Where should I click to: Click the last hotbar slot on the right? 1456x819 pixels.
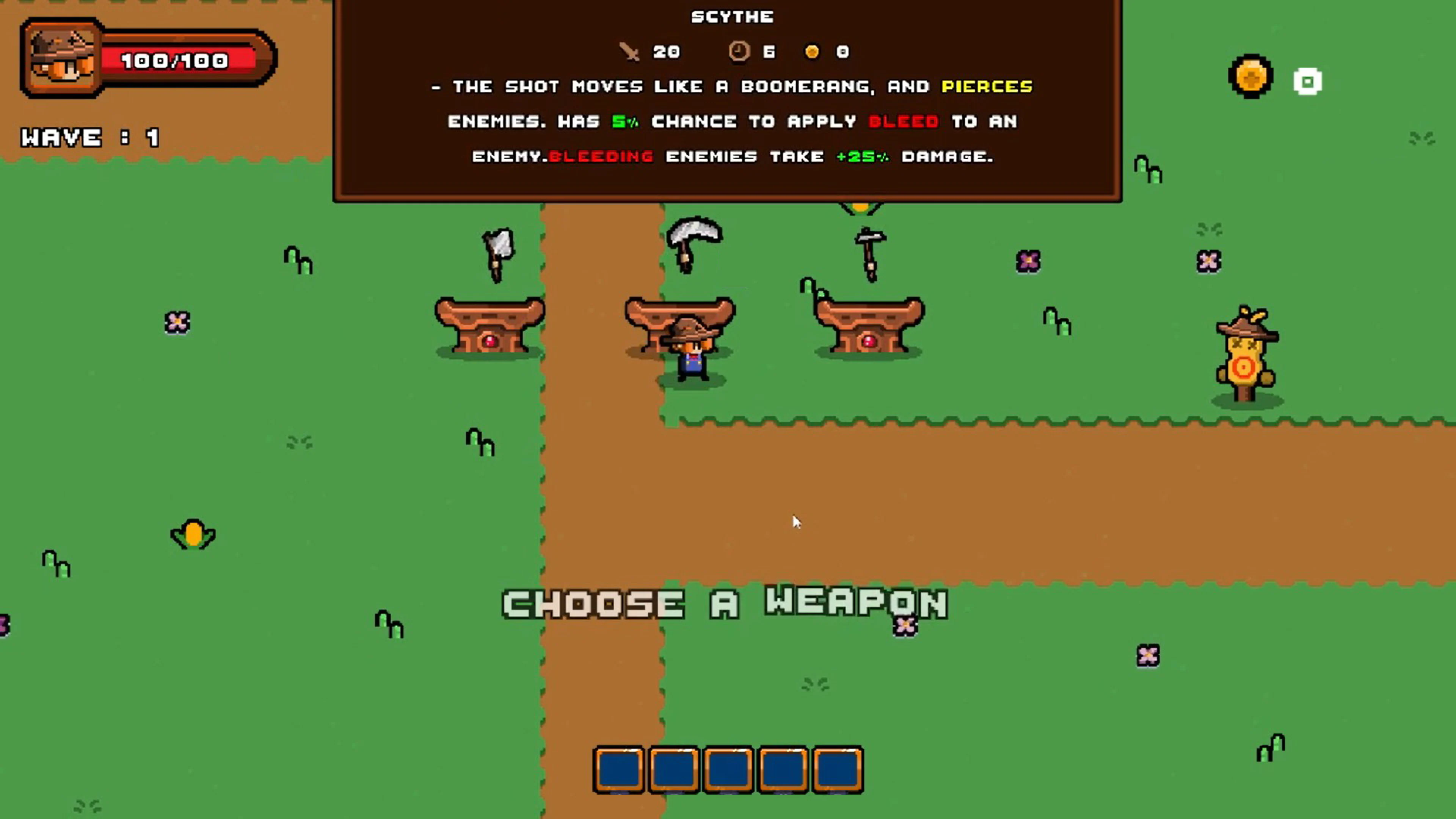pyautogui.click(x=839, y=770)
